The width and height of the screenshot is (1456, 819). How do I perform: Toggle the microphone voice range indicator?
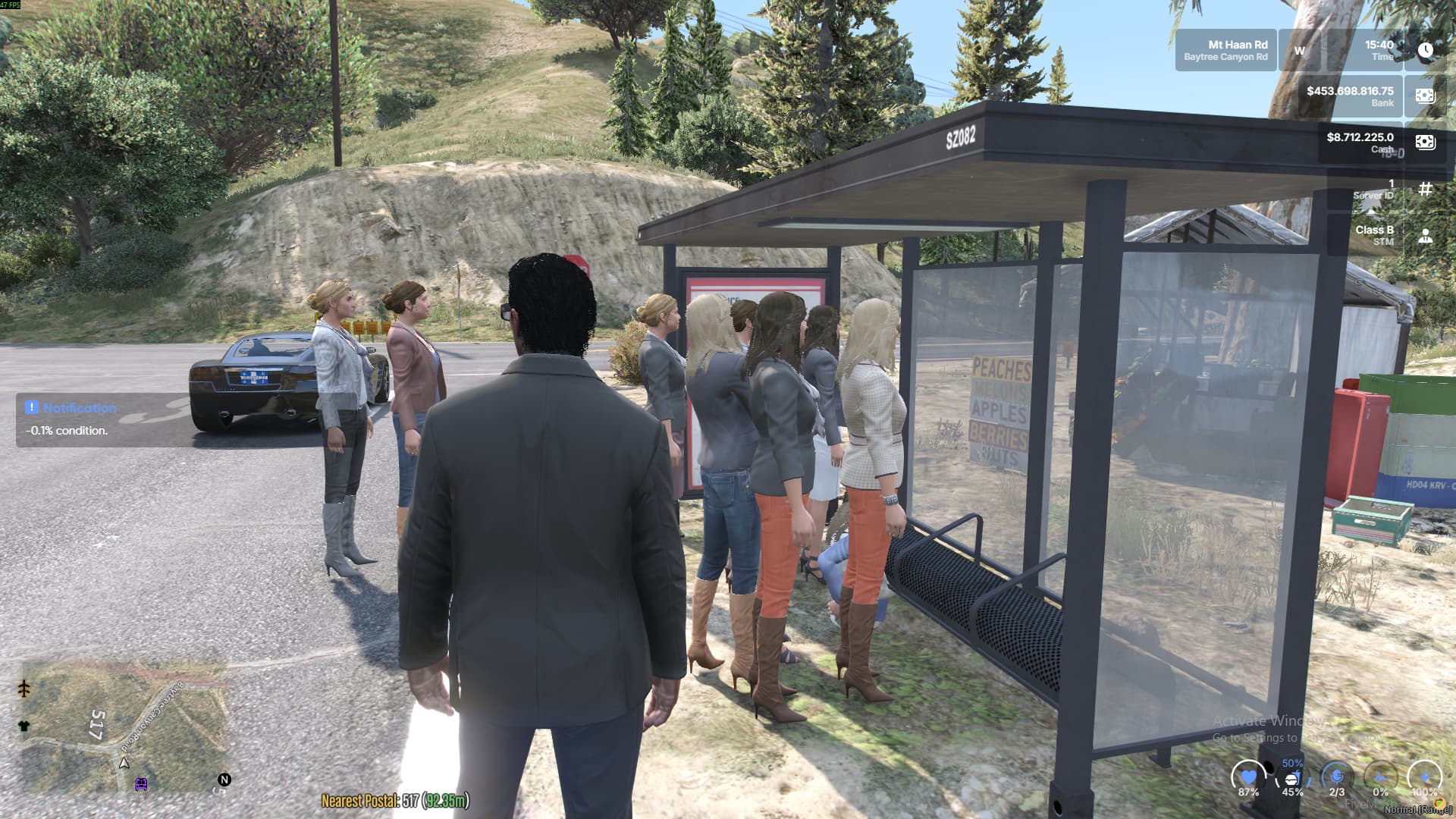1336,776
